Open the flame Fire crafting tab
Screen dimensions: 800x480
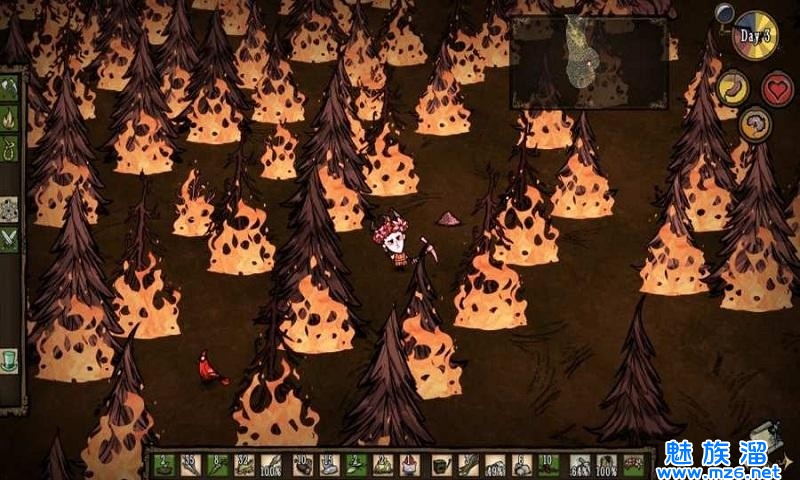(10, 120)
